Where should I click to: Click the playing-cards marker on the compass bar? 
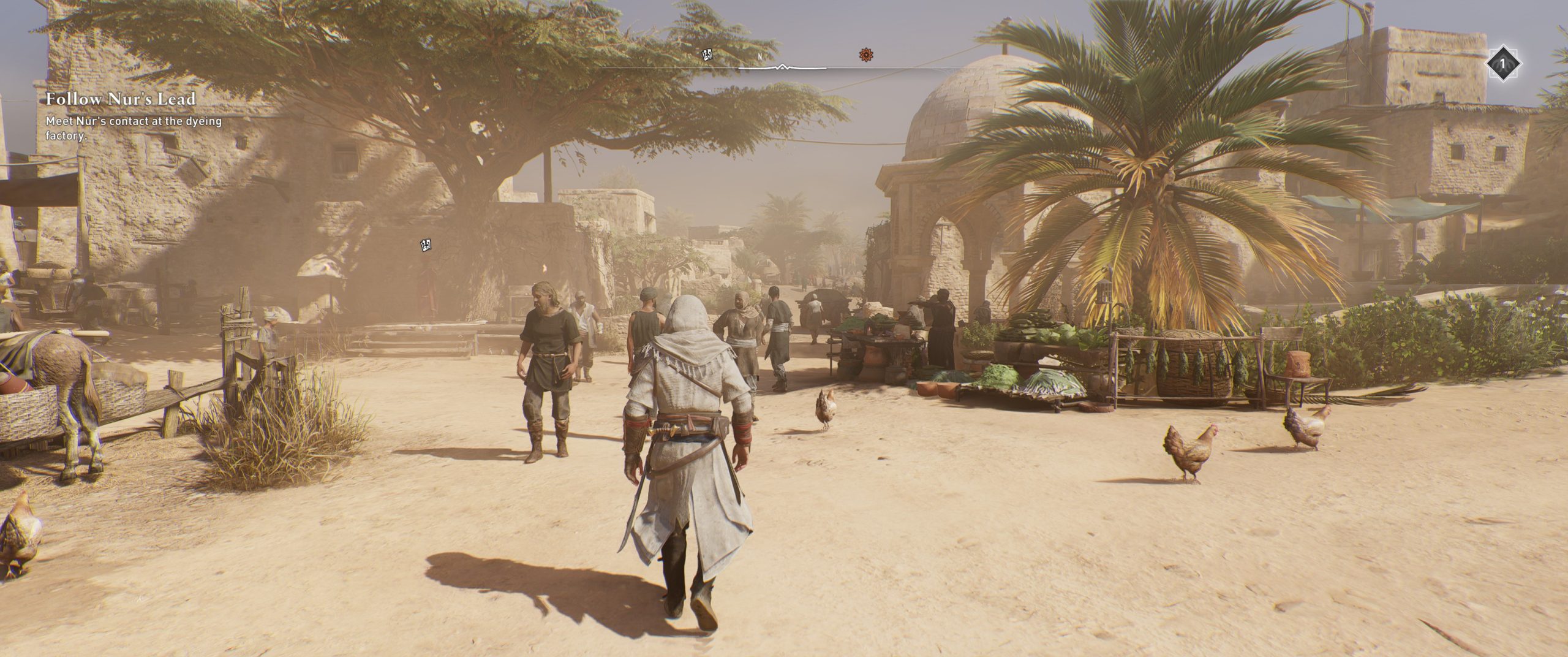pyautogui.click(x=707, y=55)
